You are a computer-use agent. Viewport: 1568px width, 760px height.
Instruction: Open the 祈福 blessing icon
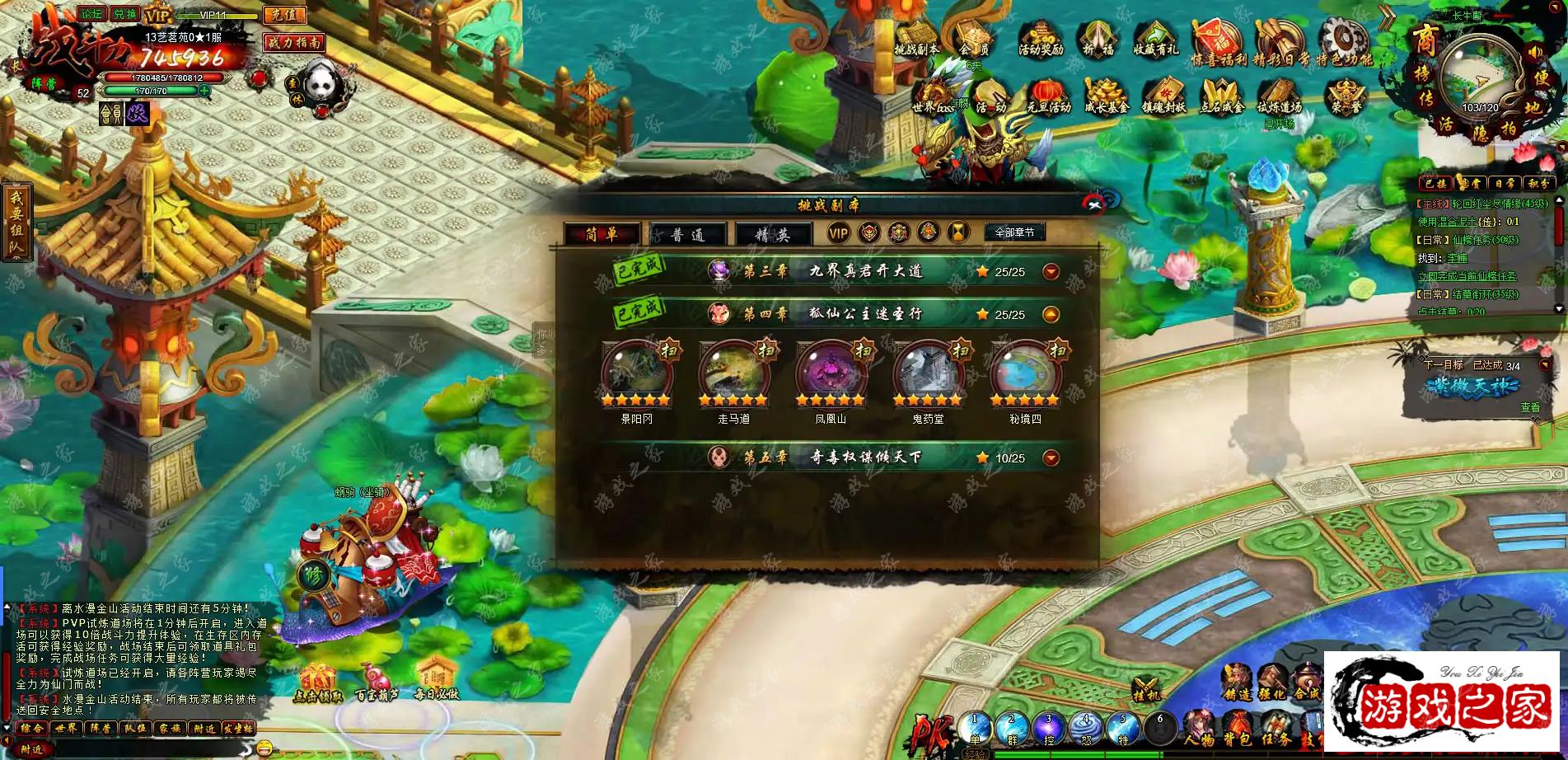click(x=1098, y=39)
